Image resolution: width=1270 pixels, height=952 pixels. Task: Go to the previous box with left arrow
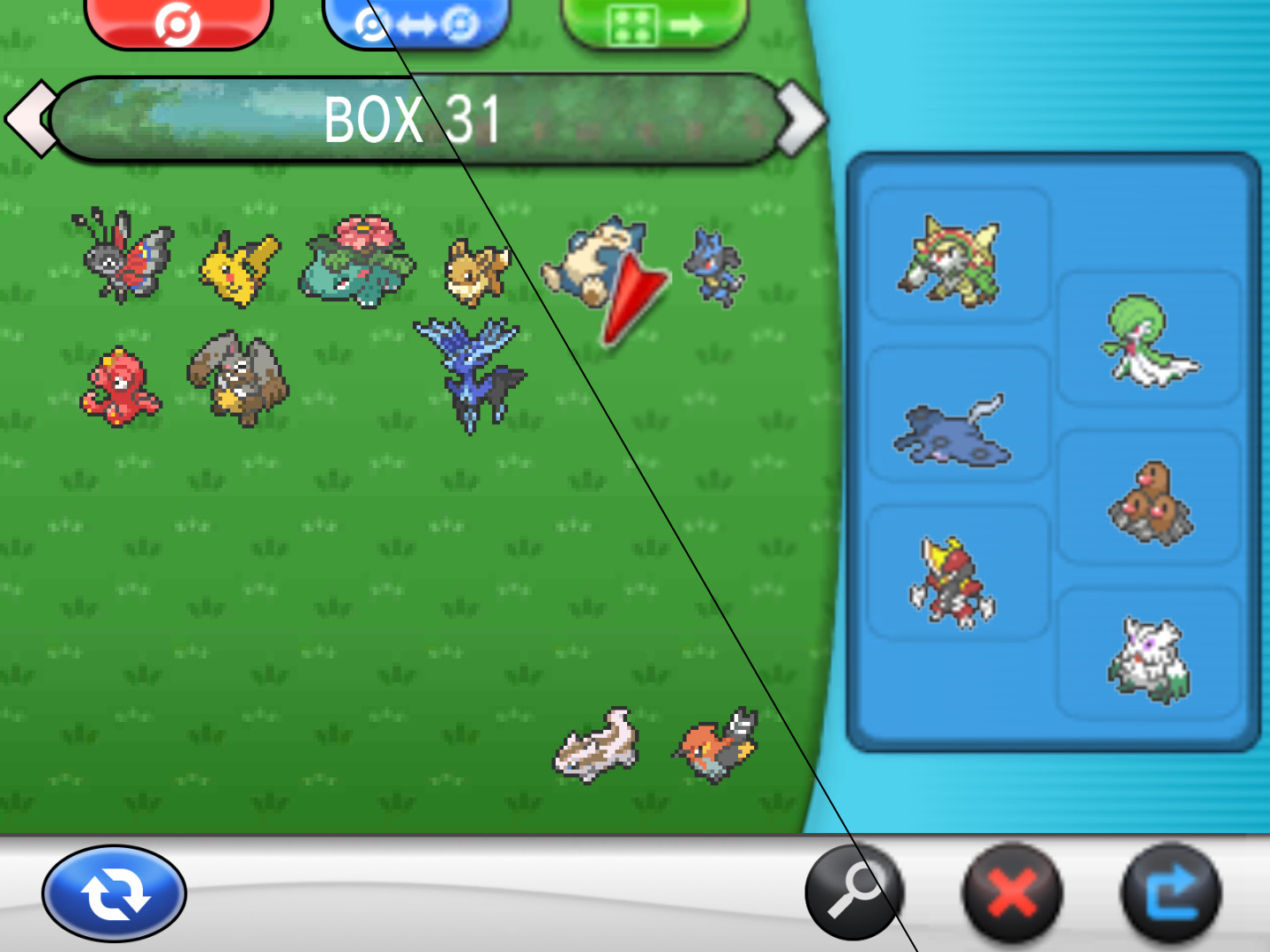tap(31, 117)
